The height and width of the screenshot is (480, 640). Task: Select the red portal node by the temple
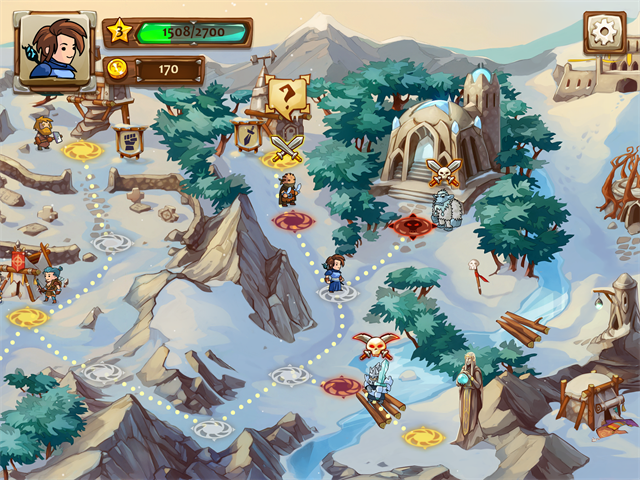(411, 225)
